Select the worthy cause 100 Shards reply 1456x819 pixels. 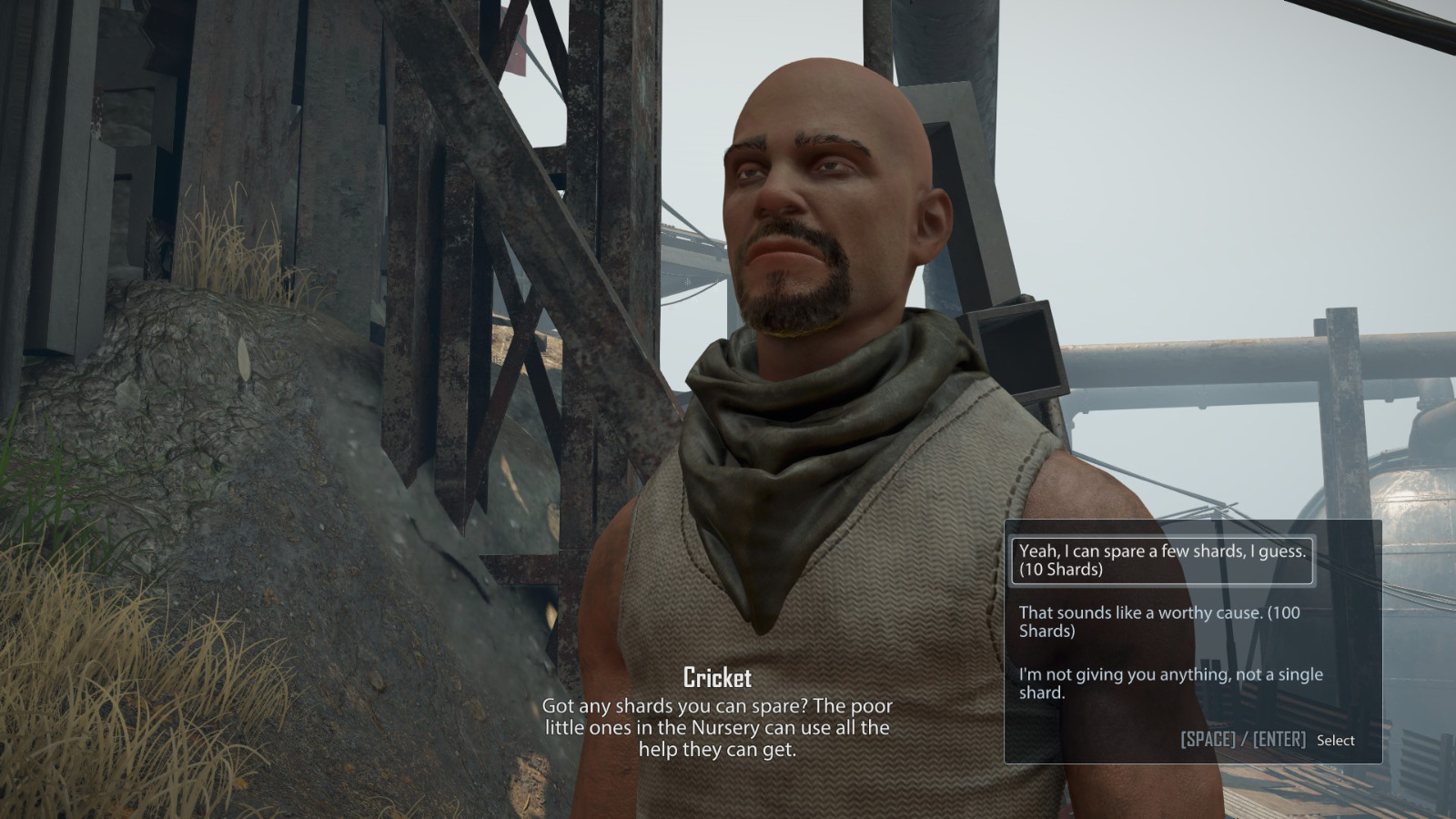click(1159, 622)
